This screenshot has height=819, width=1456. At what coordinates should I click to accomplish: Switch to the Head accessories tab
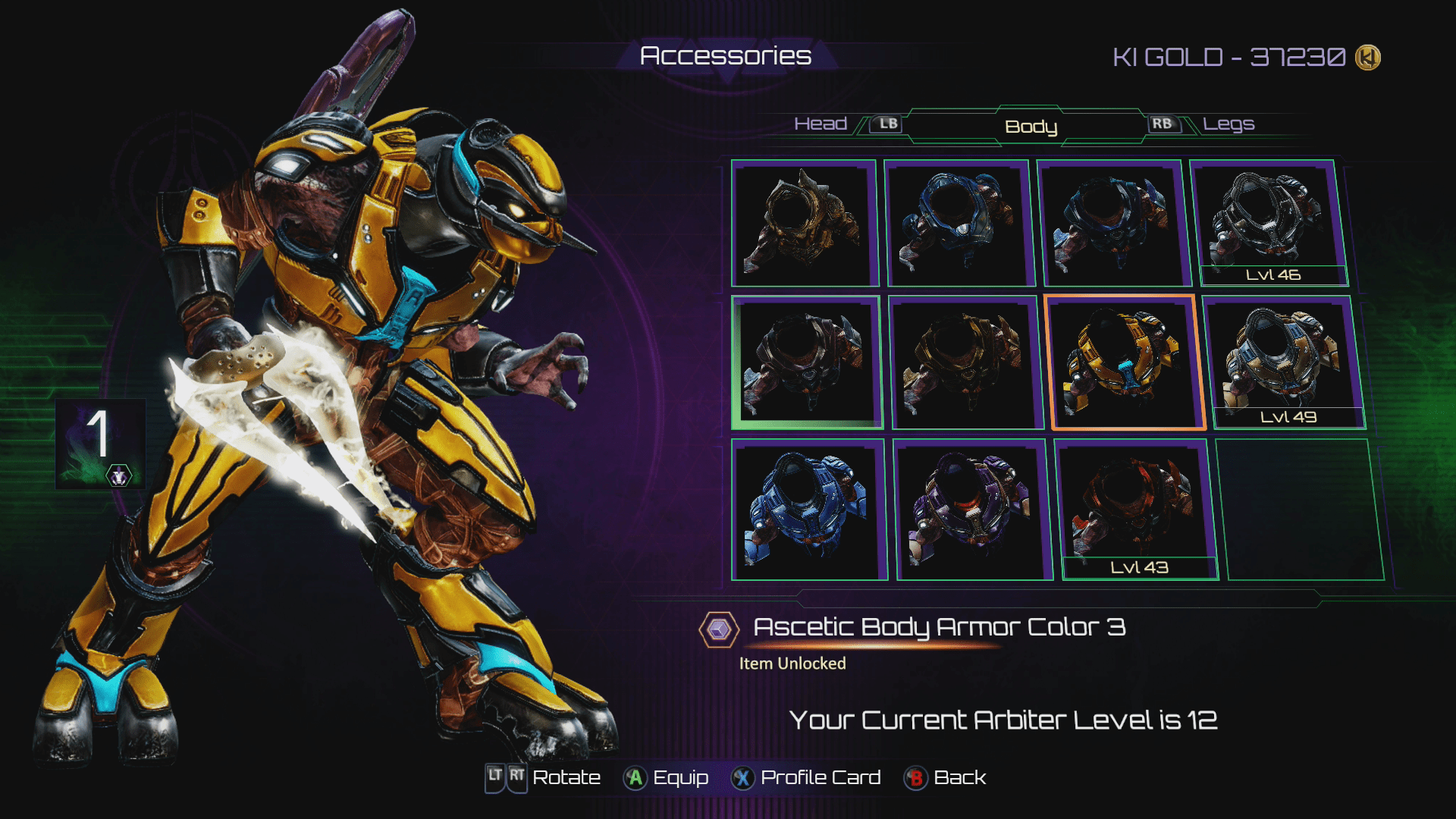coord(821,124)
